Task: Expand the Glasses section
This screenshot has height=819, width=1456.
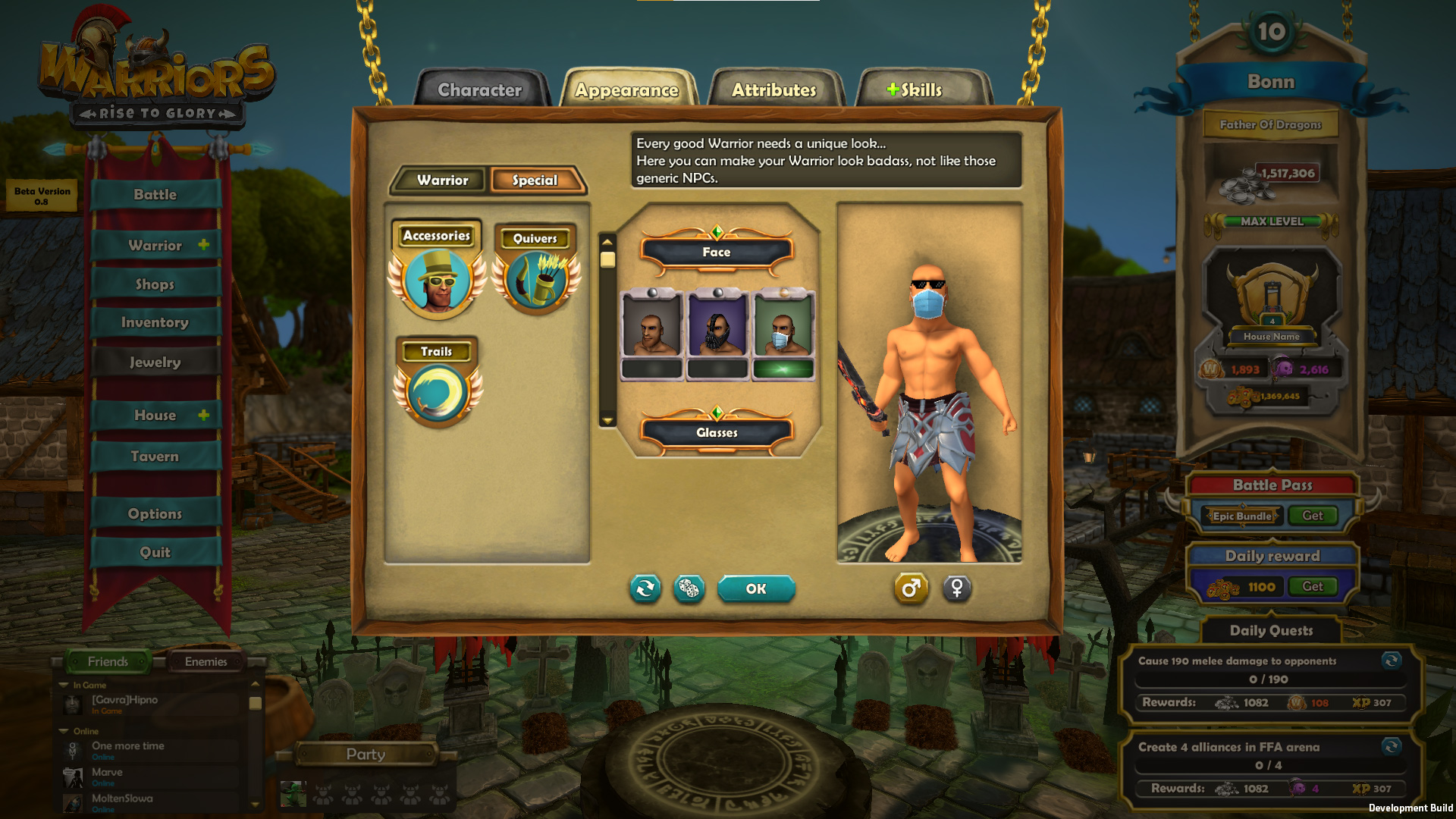Action: [717, 433]
